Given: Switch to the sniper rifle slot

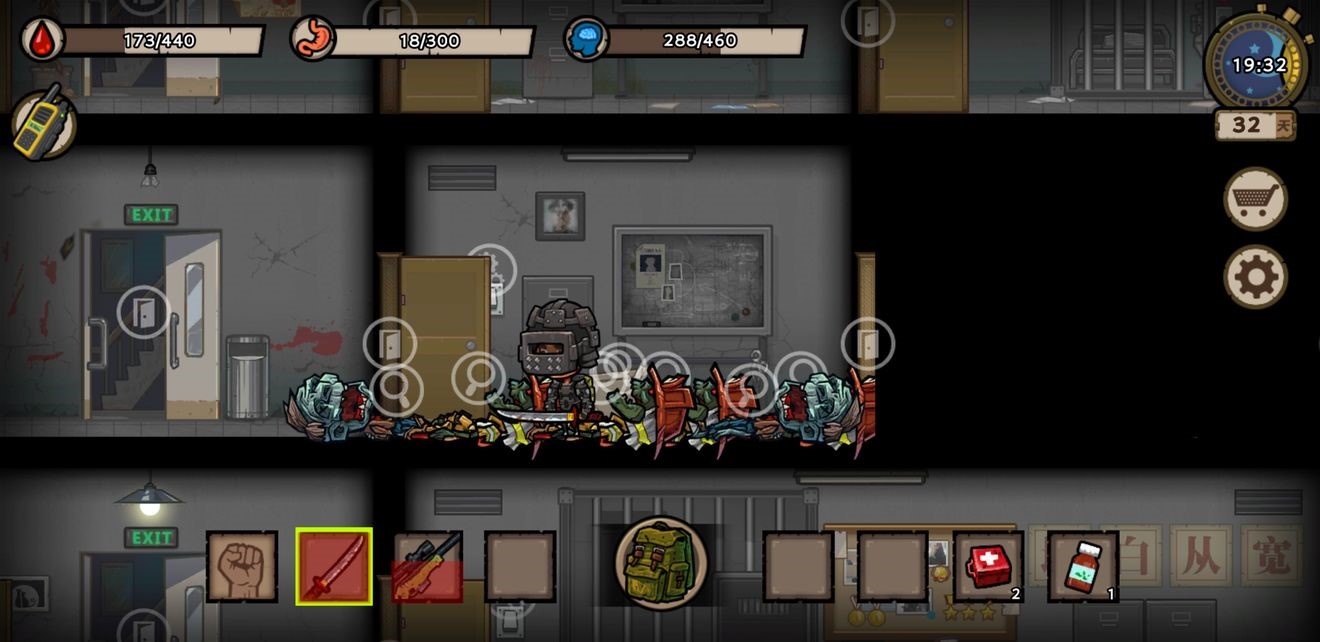Looking at the screenshot, I should tap(427, 566).
